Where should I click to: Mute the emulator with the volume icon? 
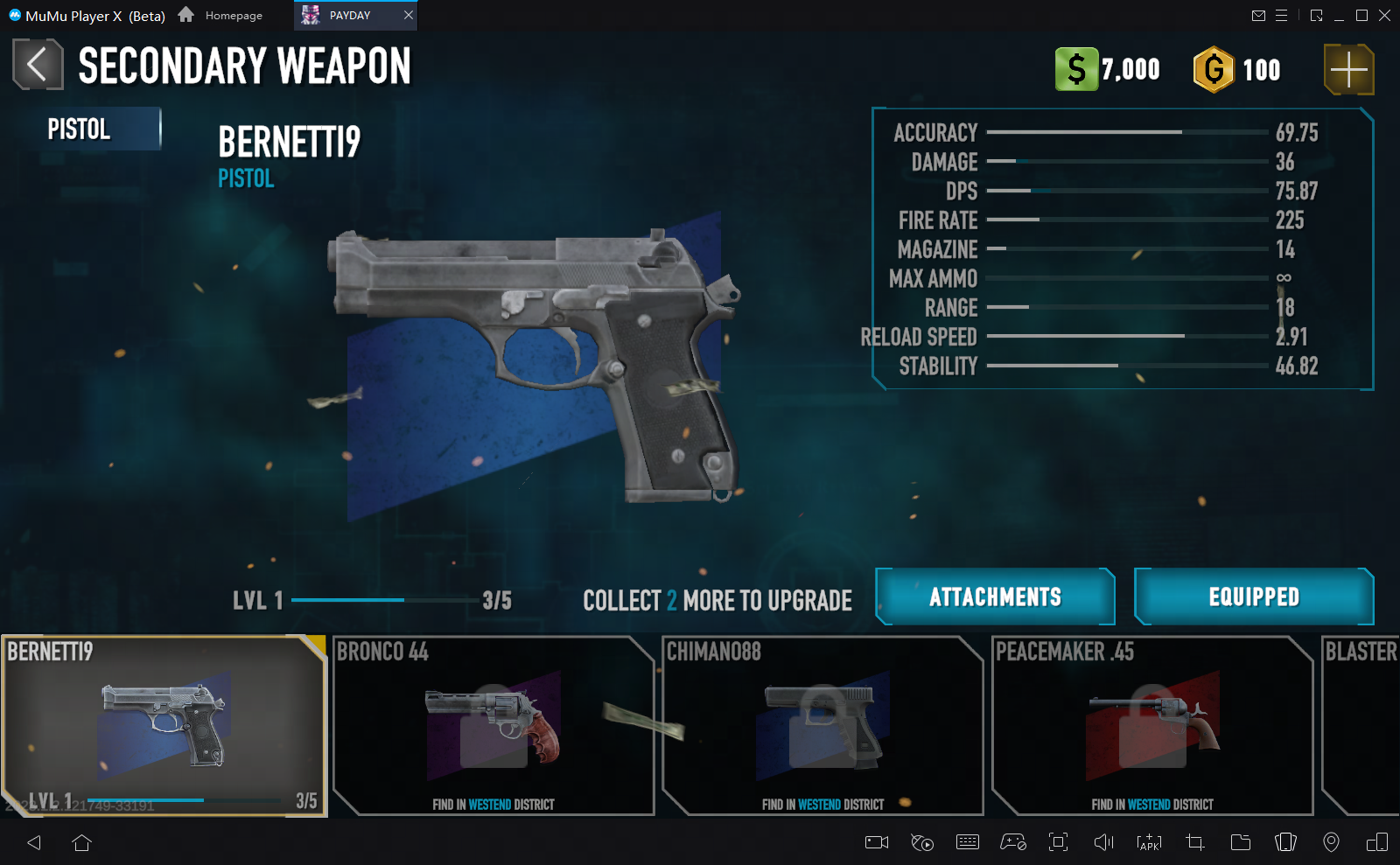tap(1104, 842)
